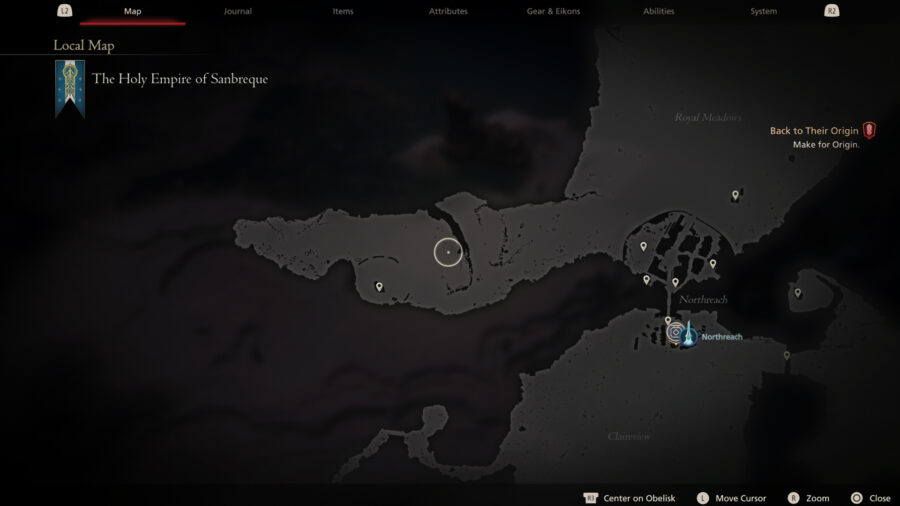Click the Holy Empire of Sanbreque banner
Screen dimensions: 900x506
[x=70, y=88]
